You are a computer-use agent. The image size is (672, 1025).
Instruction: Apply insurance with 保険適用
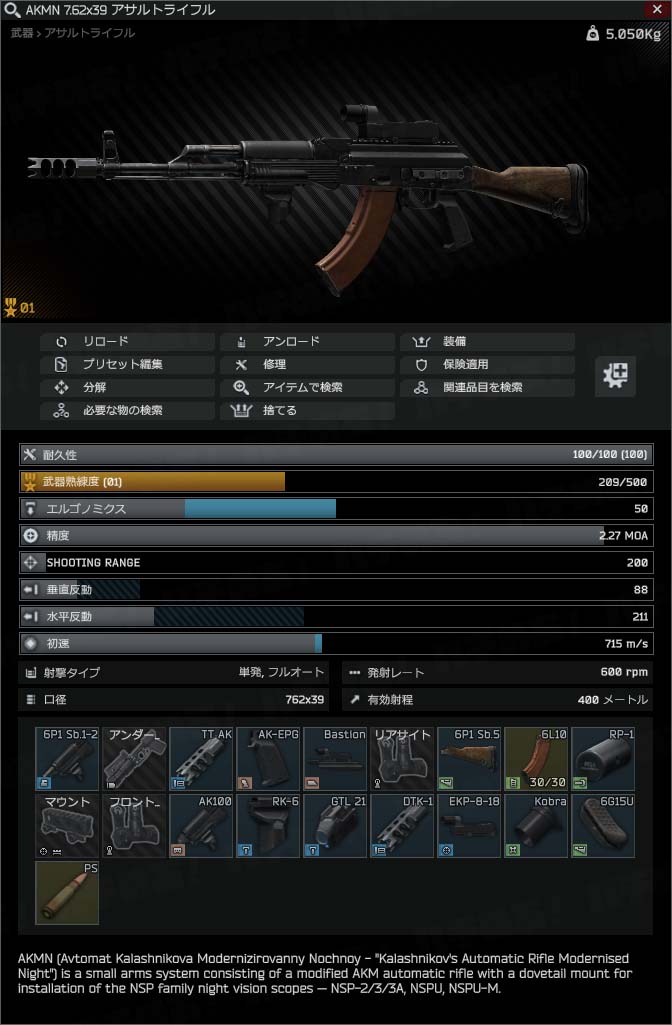(487, 364)
